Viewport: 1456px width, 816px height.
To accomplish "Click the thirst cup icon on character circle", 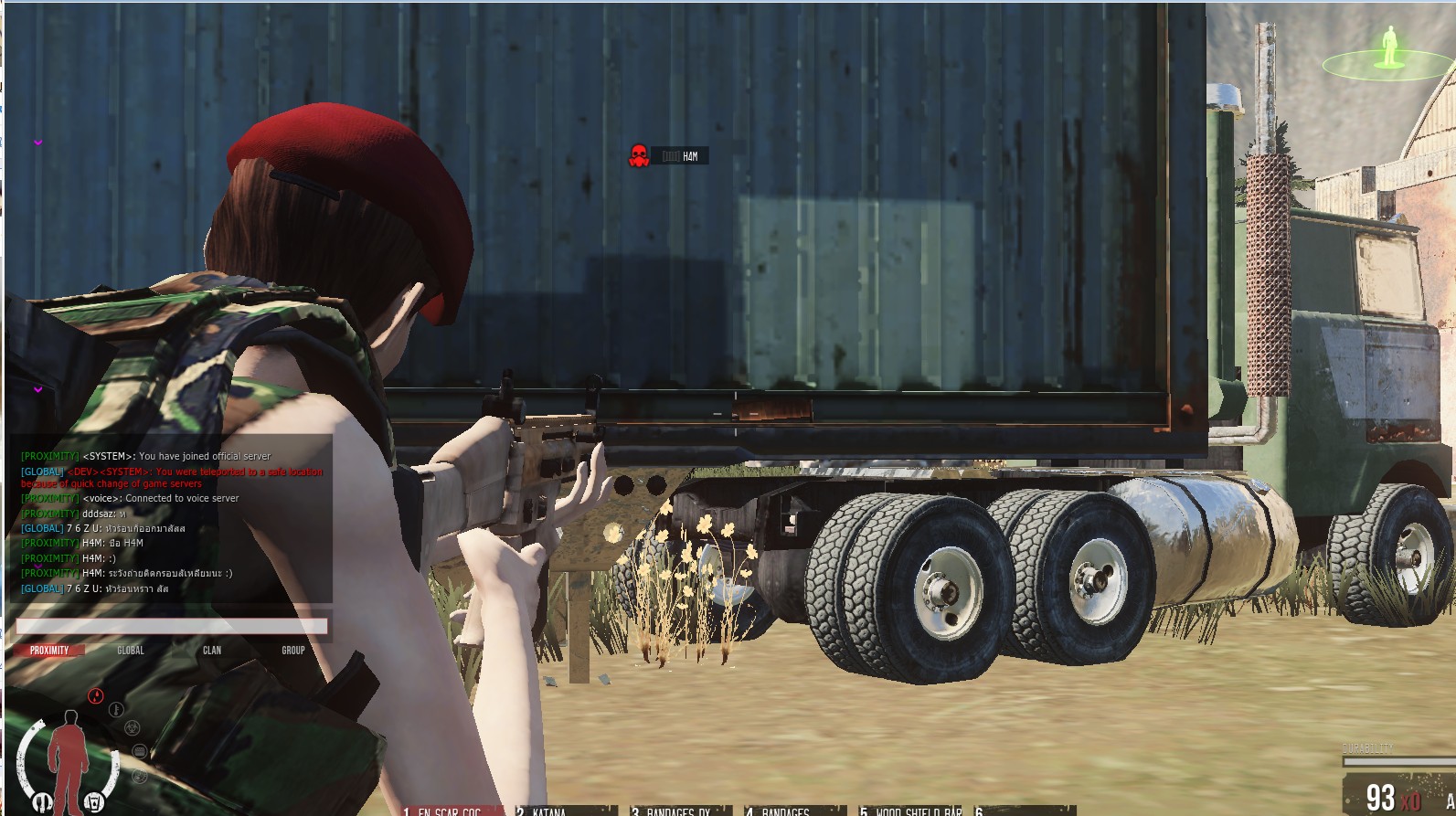I will coord(94,800).
